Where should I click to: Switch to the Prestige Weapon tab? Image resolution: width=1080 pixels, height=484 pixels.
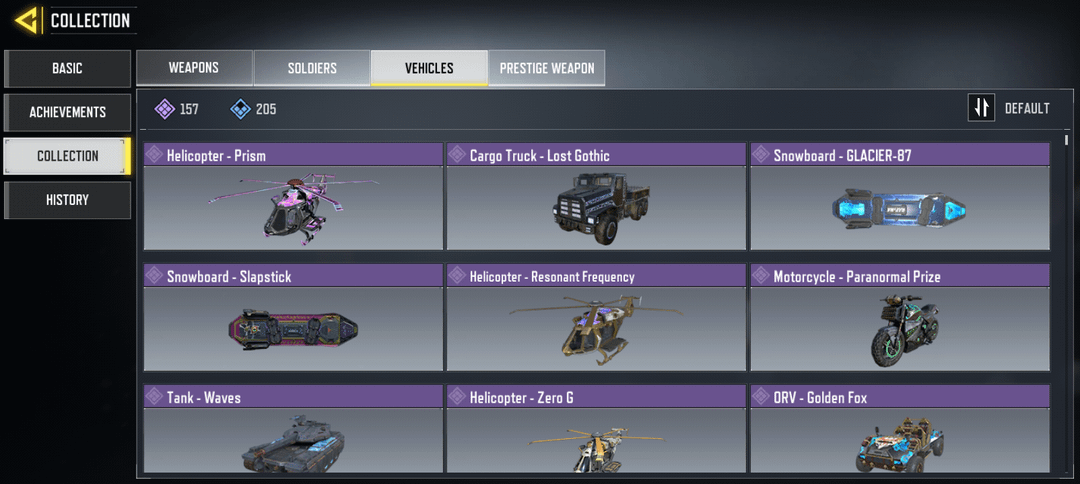point(546,68)
